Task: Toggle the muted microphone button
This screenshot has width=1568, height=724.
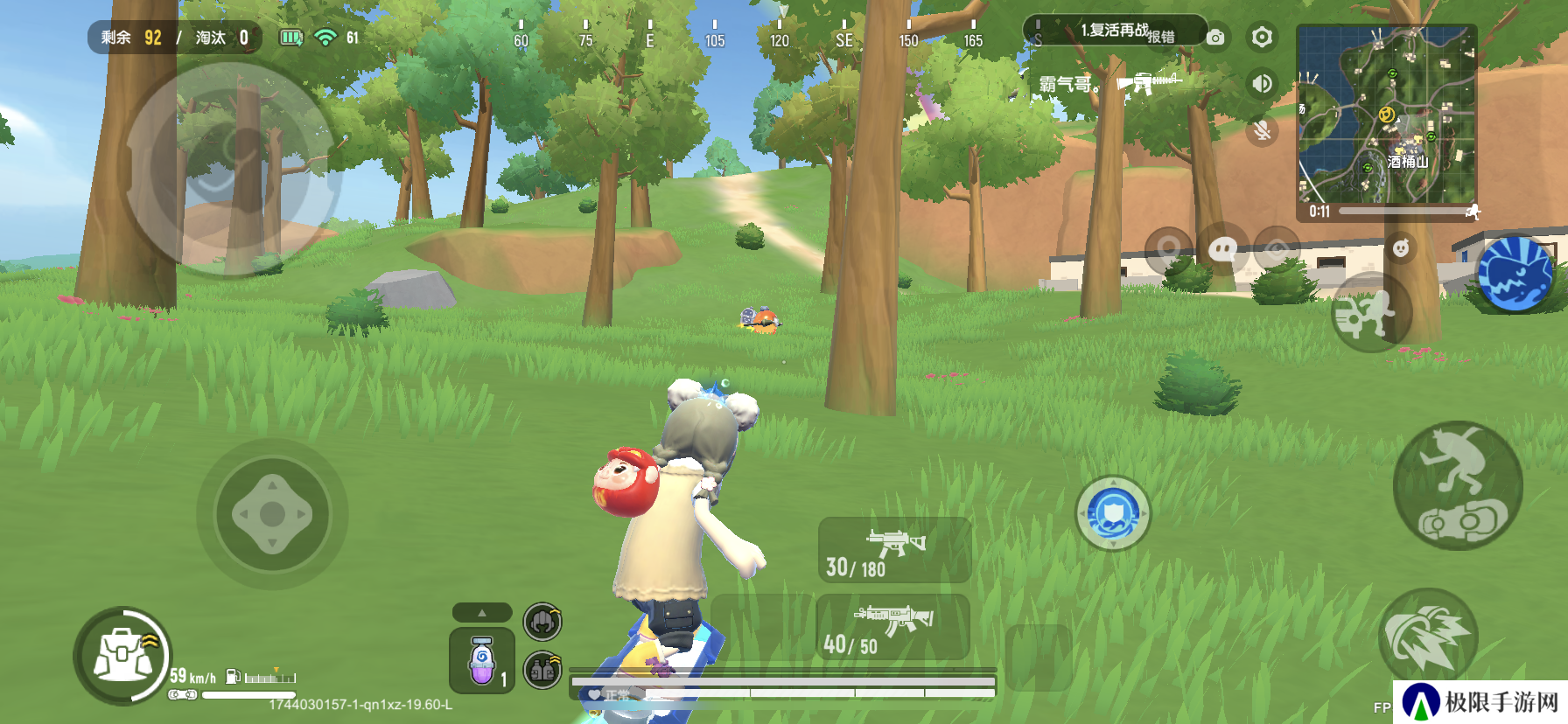Action: 1261,131
